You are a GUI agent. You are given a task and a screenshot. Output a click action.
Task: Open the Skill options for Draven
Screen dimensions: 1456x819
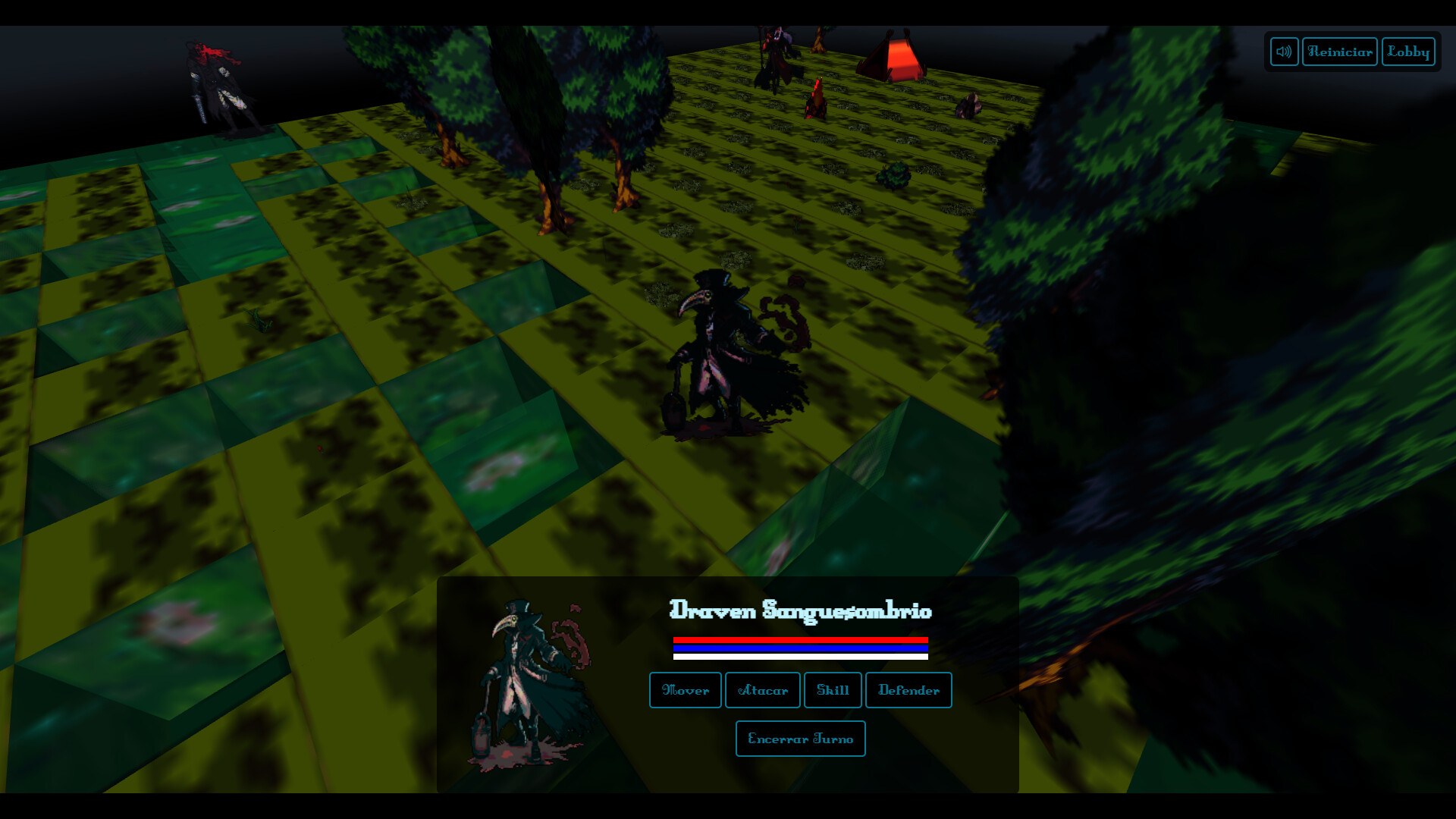(x=832, y=690)
